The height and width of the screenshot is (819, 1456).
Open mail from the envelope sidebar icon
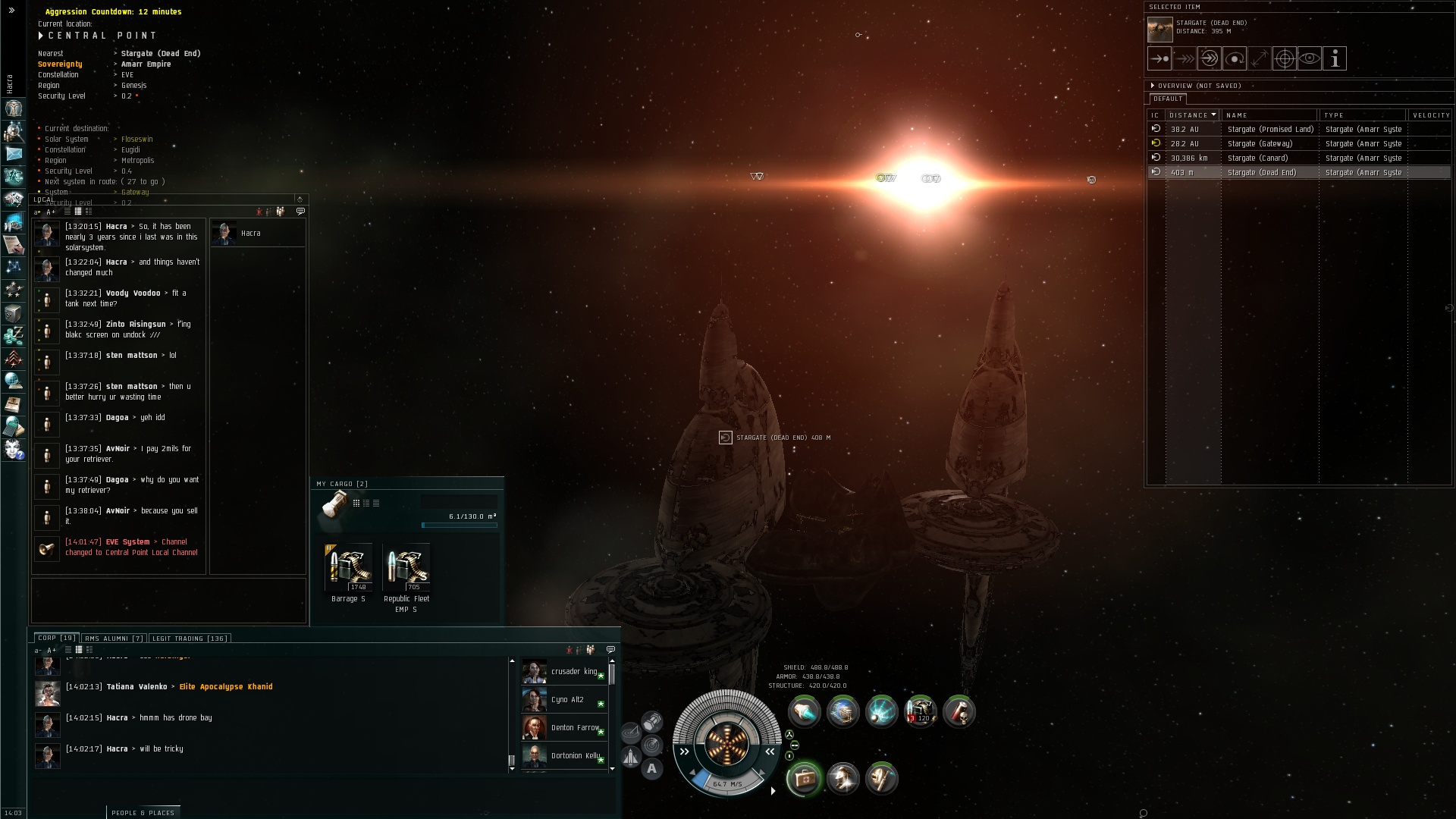(14, 154)
